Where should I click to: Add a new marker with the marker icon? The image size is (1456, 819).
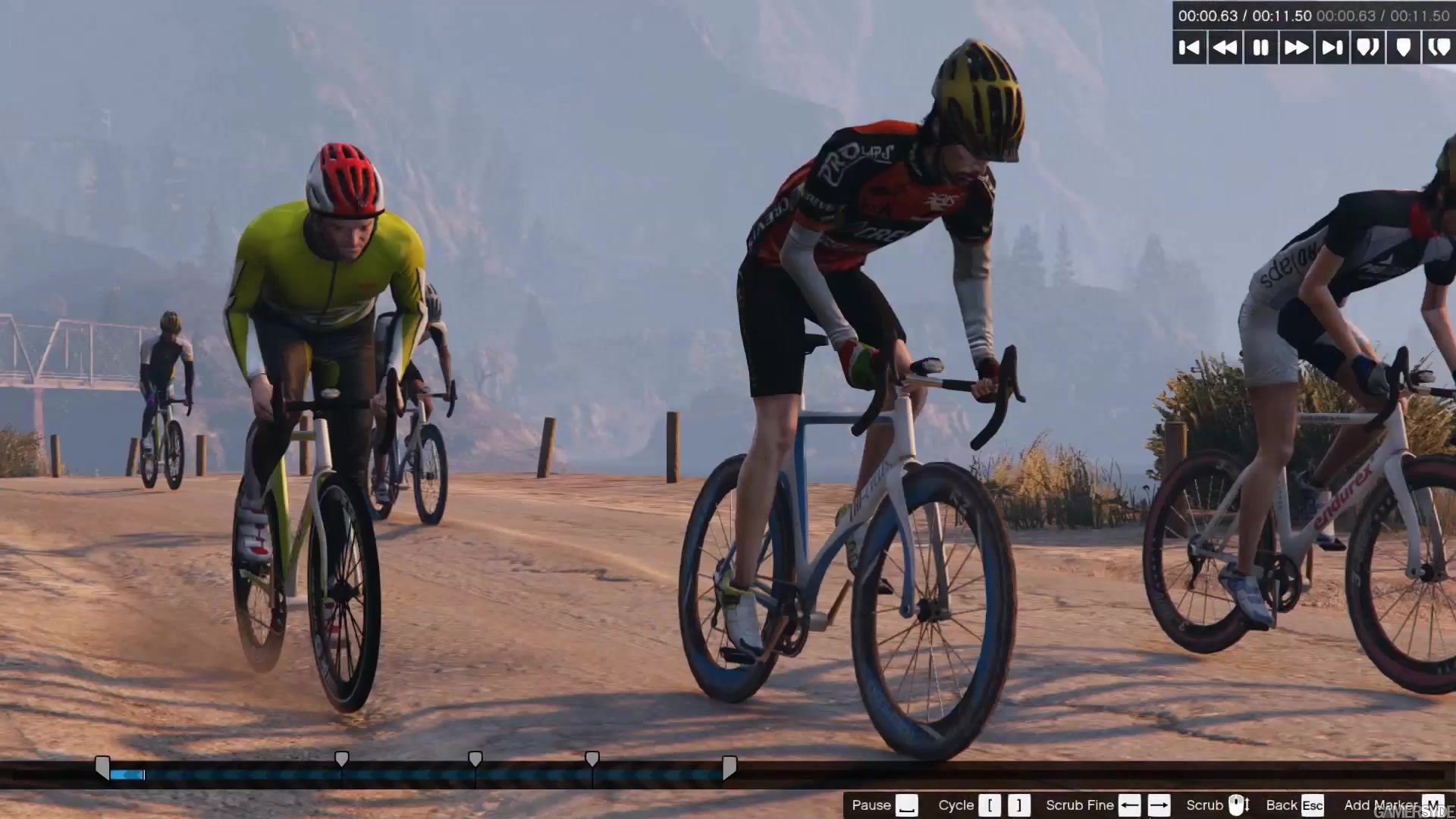coord(1404,48)
